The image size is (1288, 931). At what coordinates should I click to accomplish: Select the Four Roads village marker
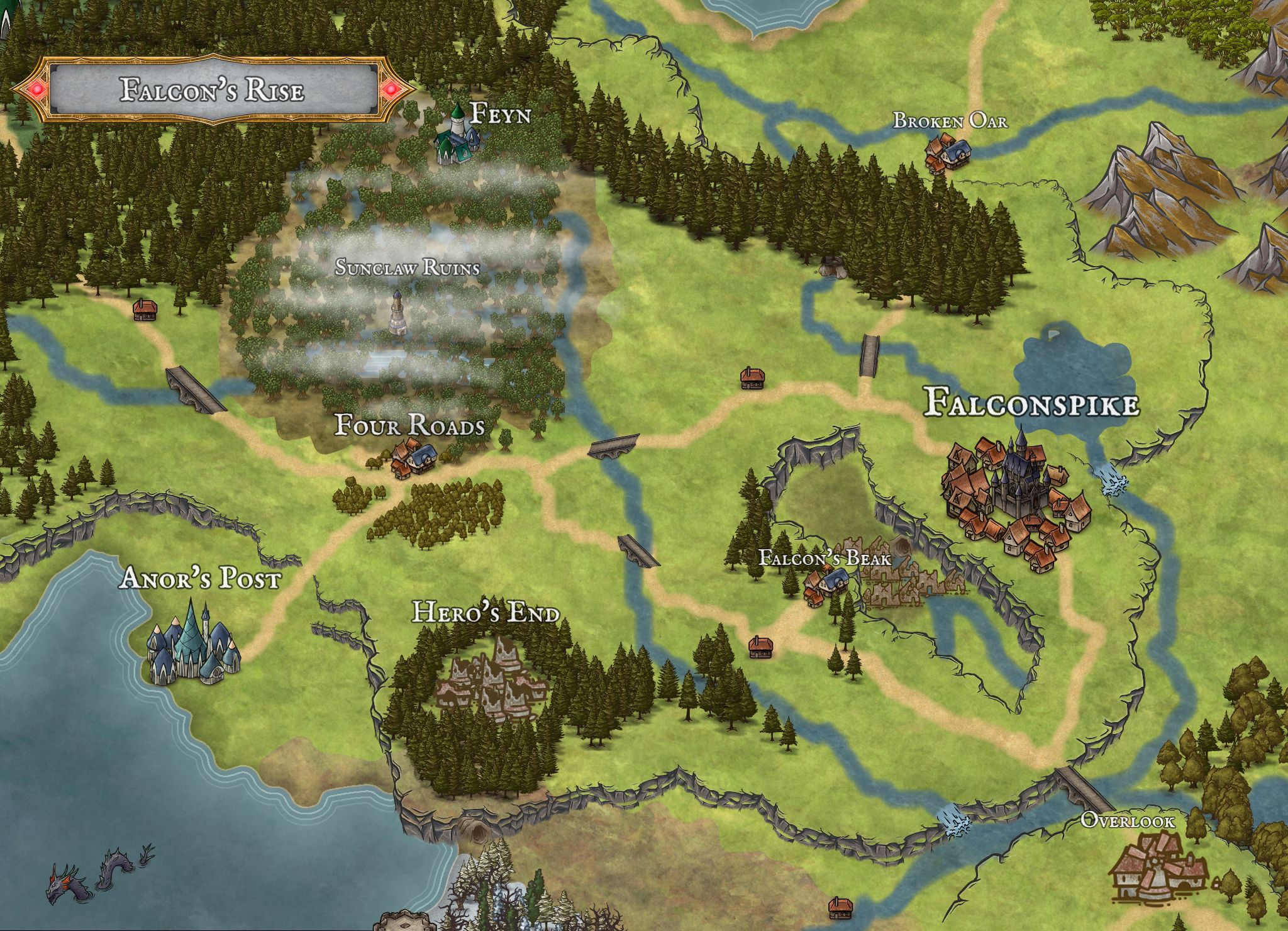413,459
